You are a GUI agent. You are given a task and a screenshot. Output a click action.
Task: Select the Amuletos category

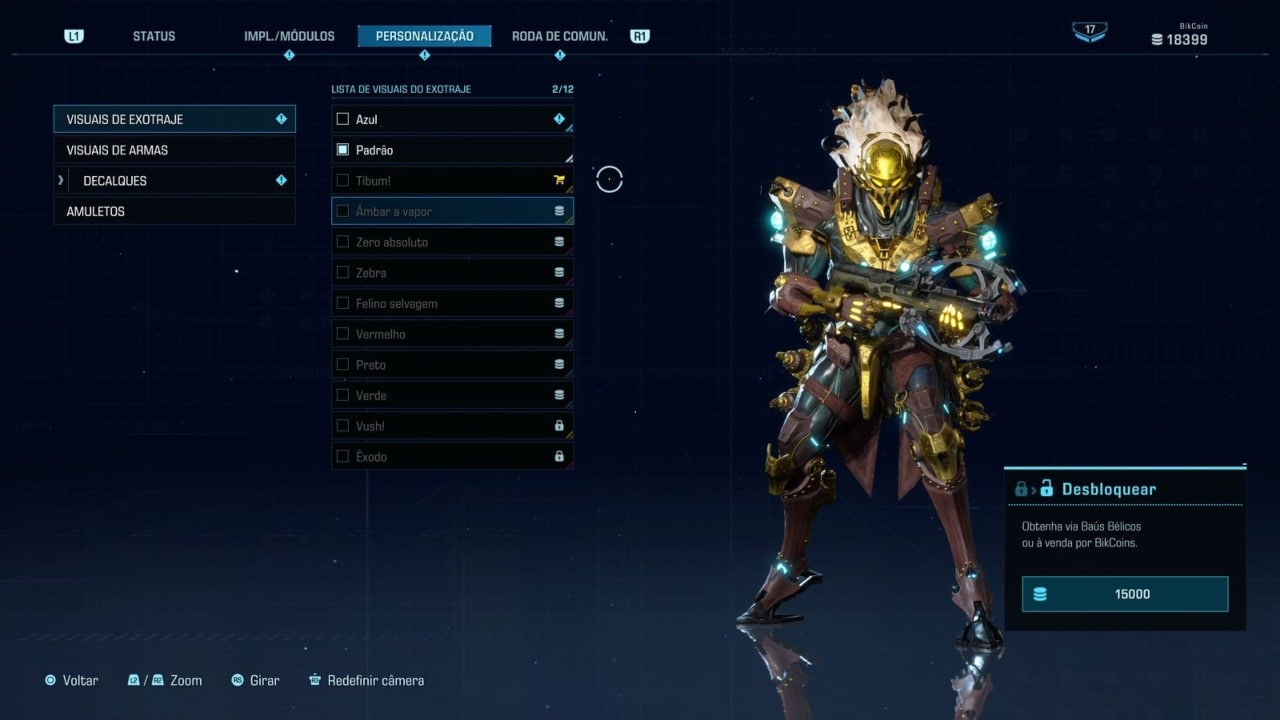point(174,212)
